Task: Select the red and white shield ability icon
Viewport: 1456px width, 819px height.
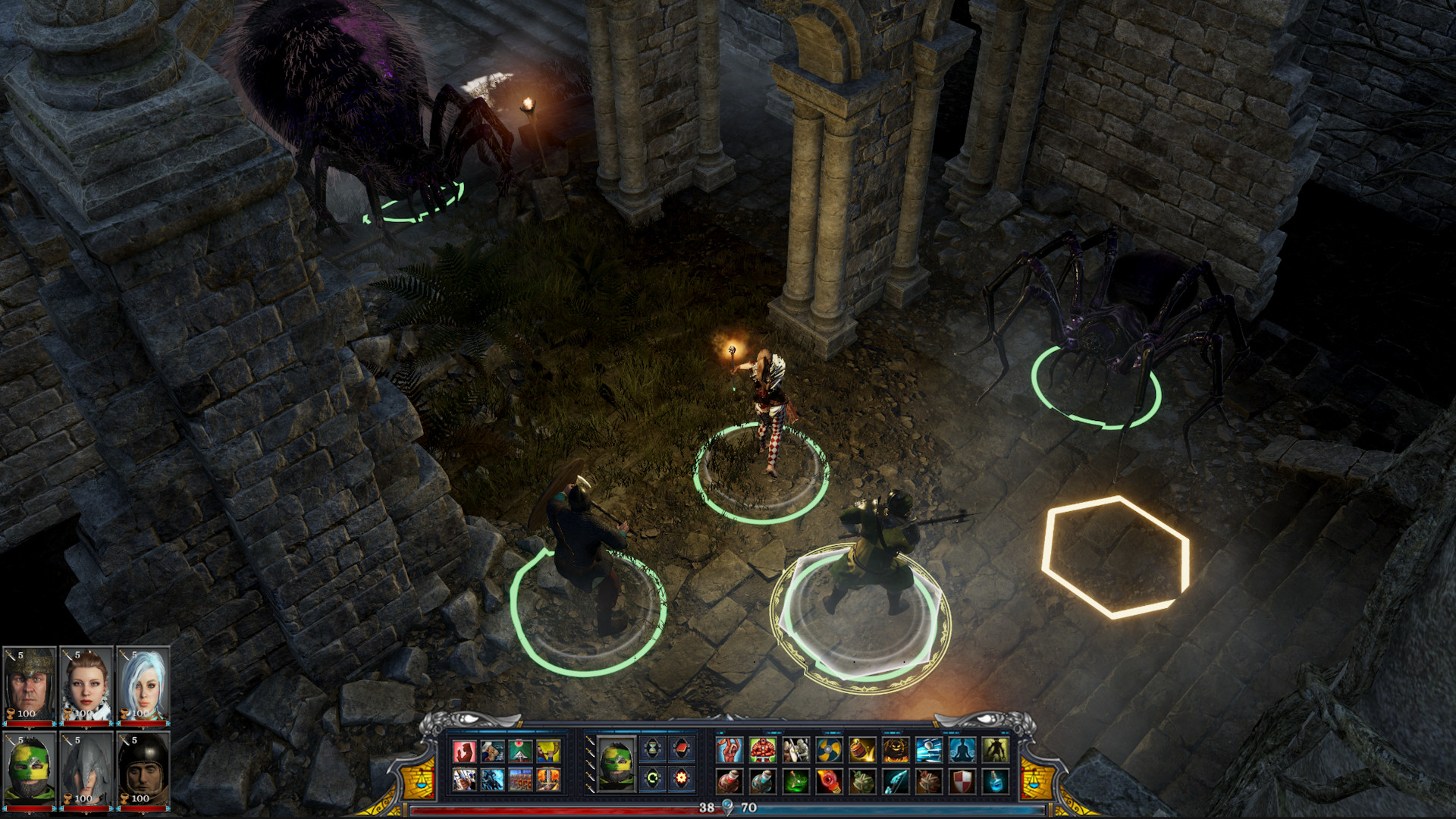Action: (964, 783)
